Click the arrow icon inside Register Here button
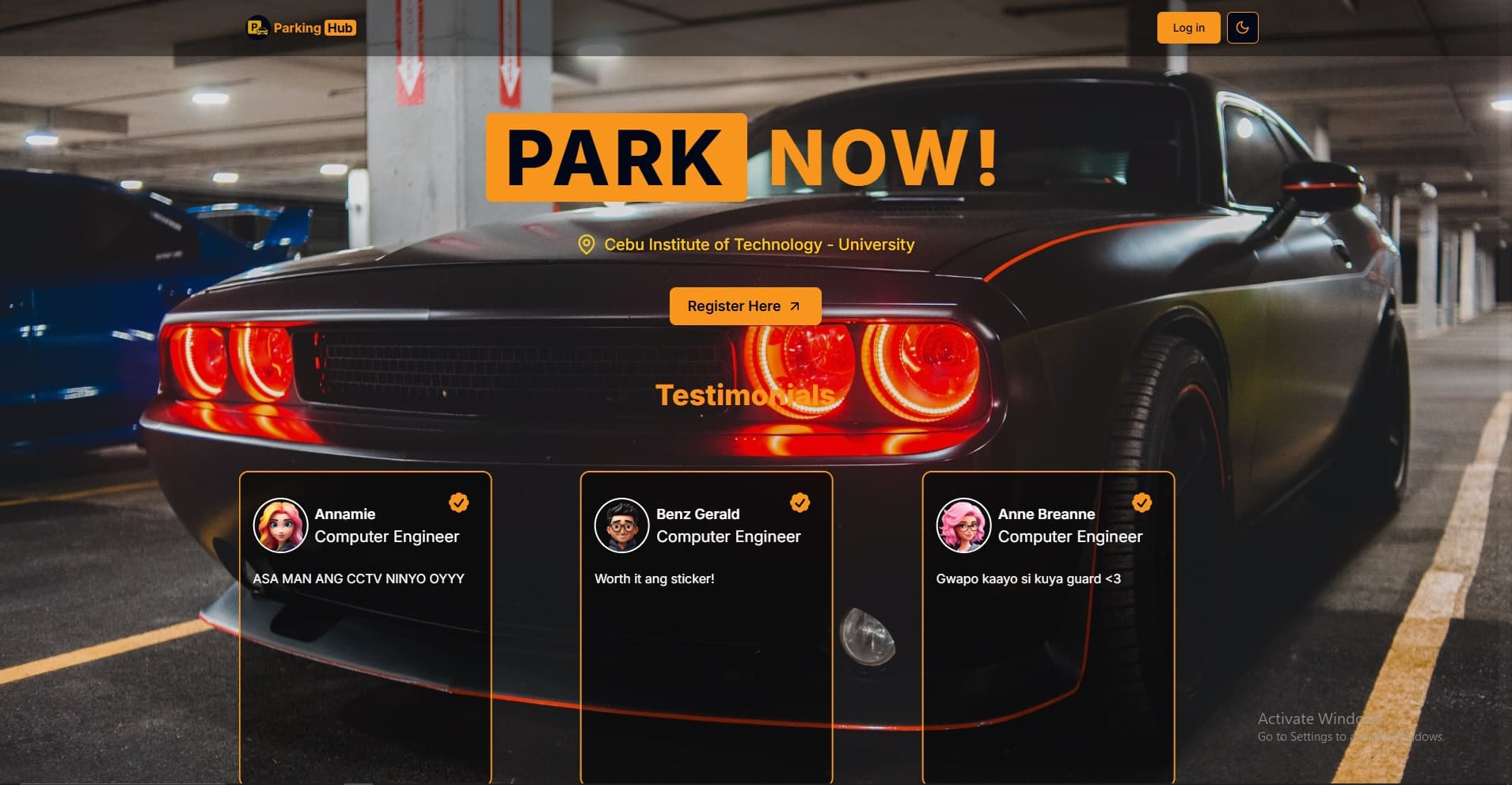This screenshot has height=785, width=1512. click(x=794, y=305)
